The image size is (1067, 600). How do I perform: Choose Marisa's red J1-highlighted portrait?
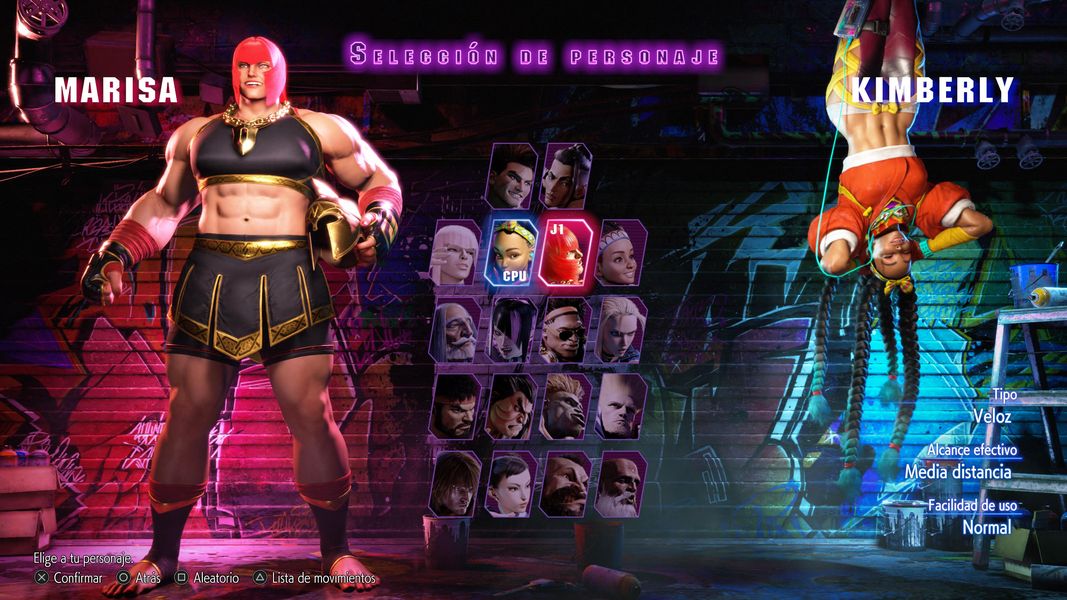(x=567, y=253)
